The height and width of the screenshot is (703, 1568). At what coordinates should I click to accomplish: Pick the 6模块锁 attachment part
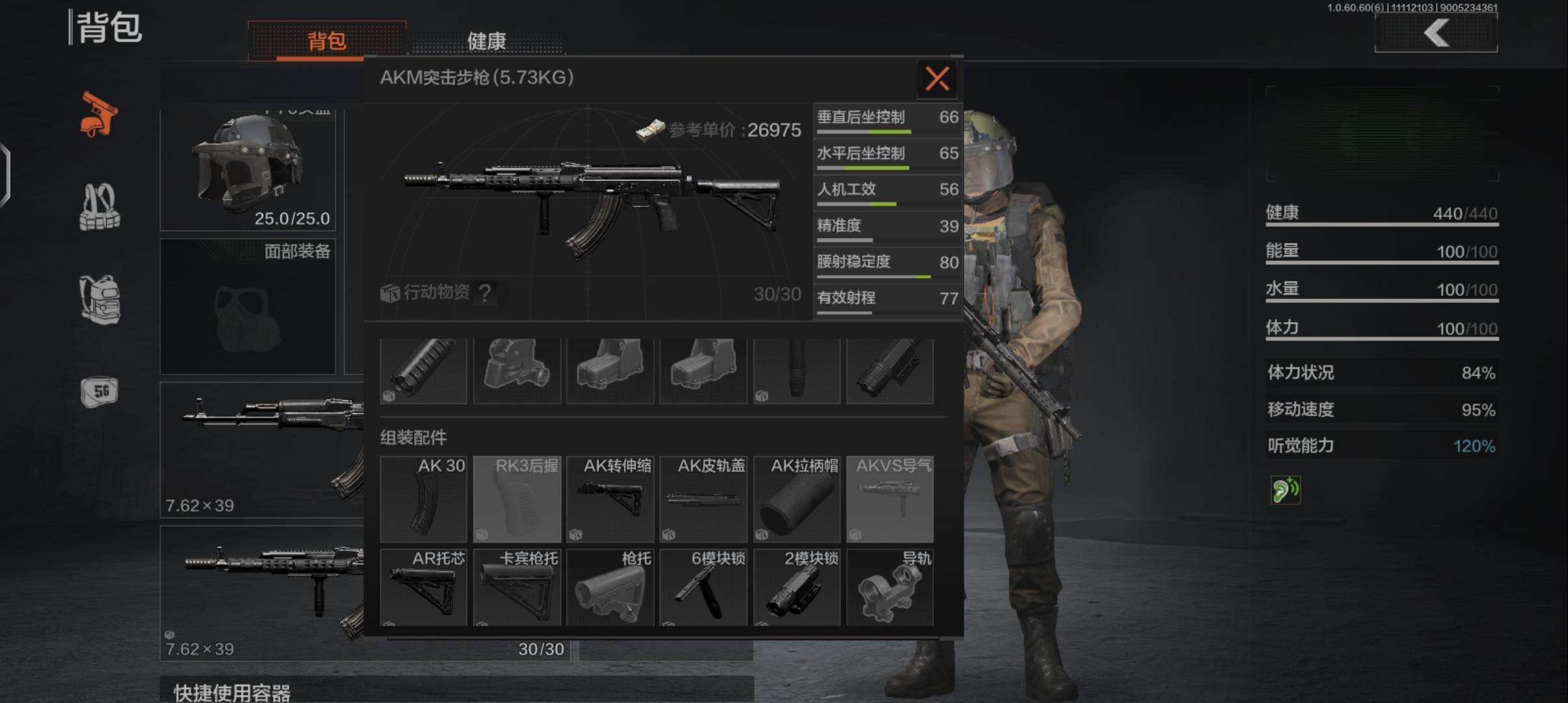[x=703, y=587]
